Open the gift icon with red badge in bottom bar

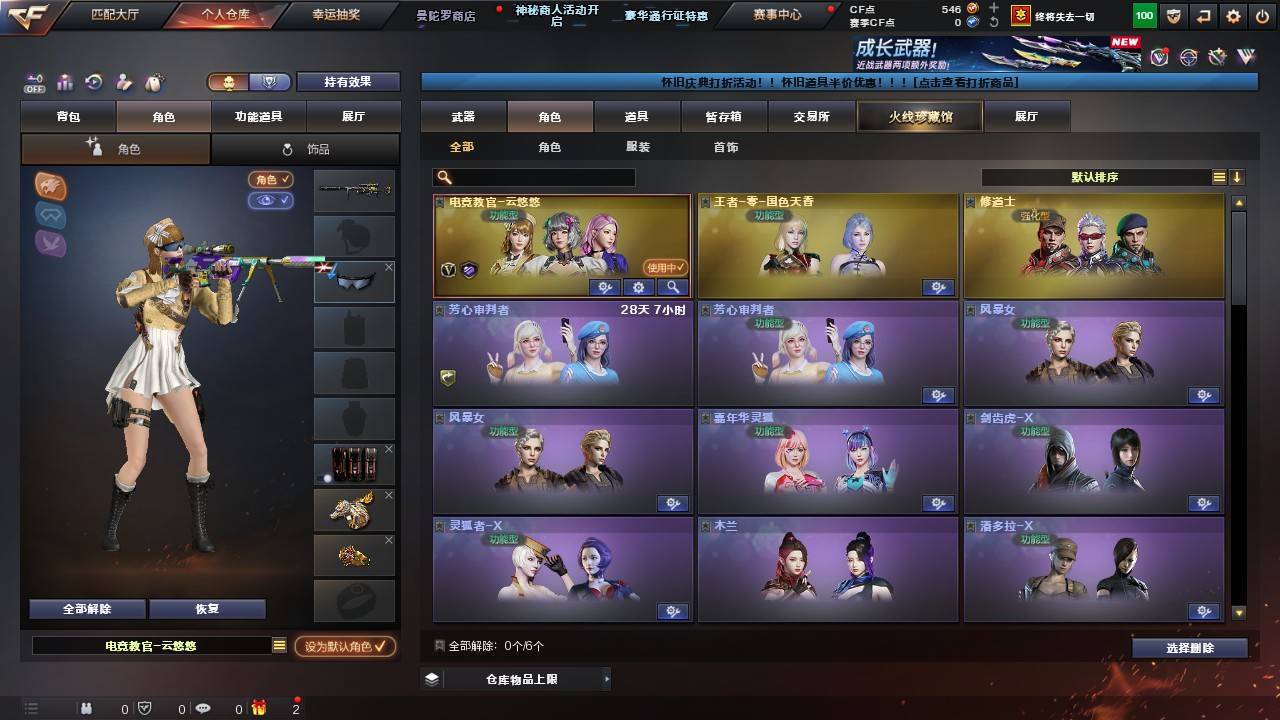point(259,709)
